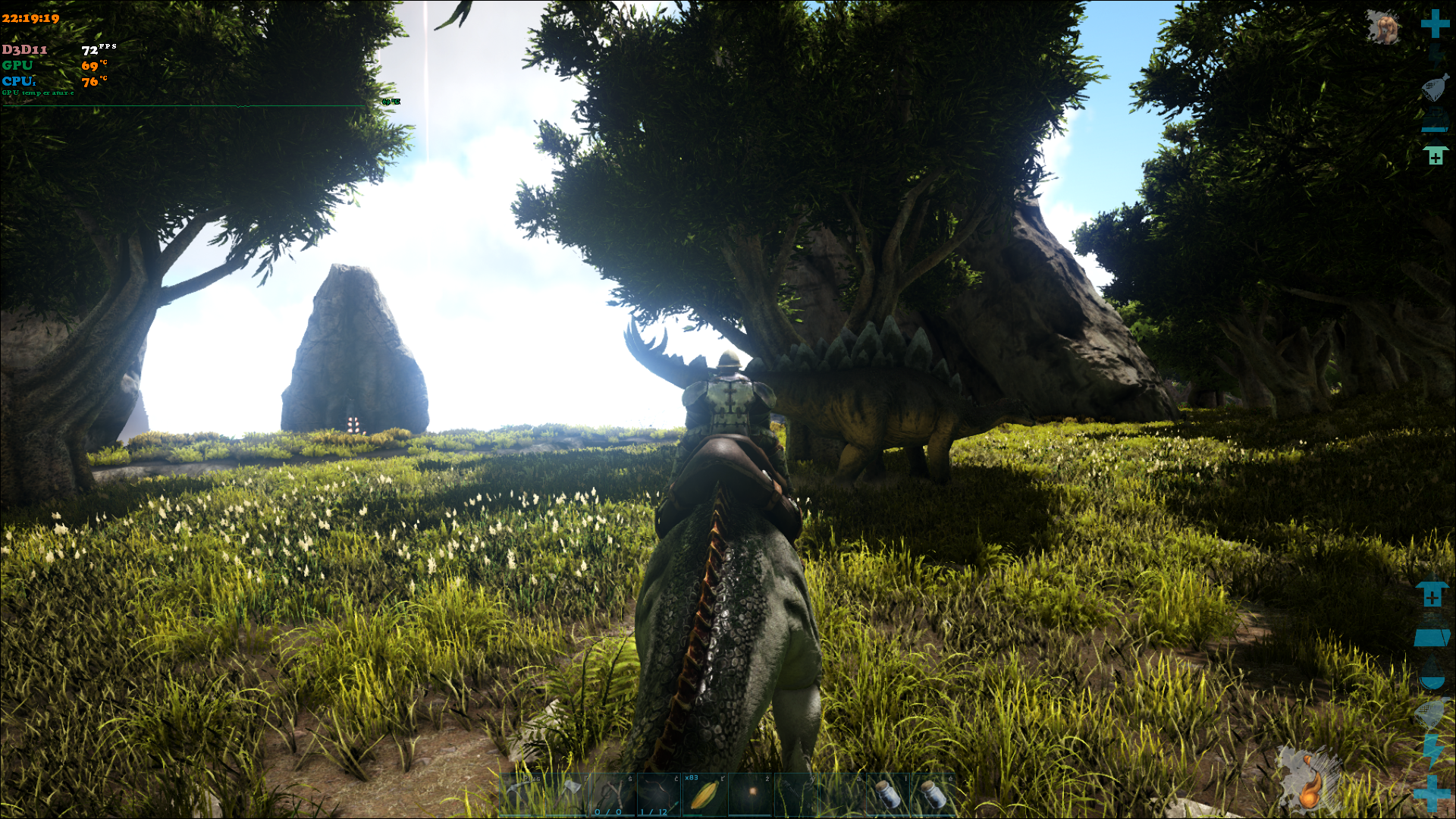The width and height of the screenshot is (1456, 819).
Task: Select the bow with arrows slot
Action: coord(659,795)
